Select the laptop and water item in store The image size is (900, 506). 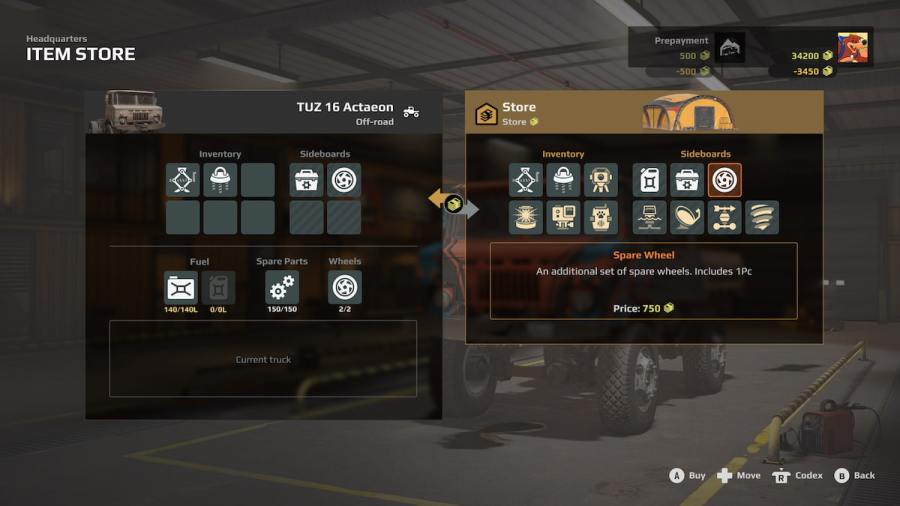(650, 217)
